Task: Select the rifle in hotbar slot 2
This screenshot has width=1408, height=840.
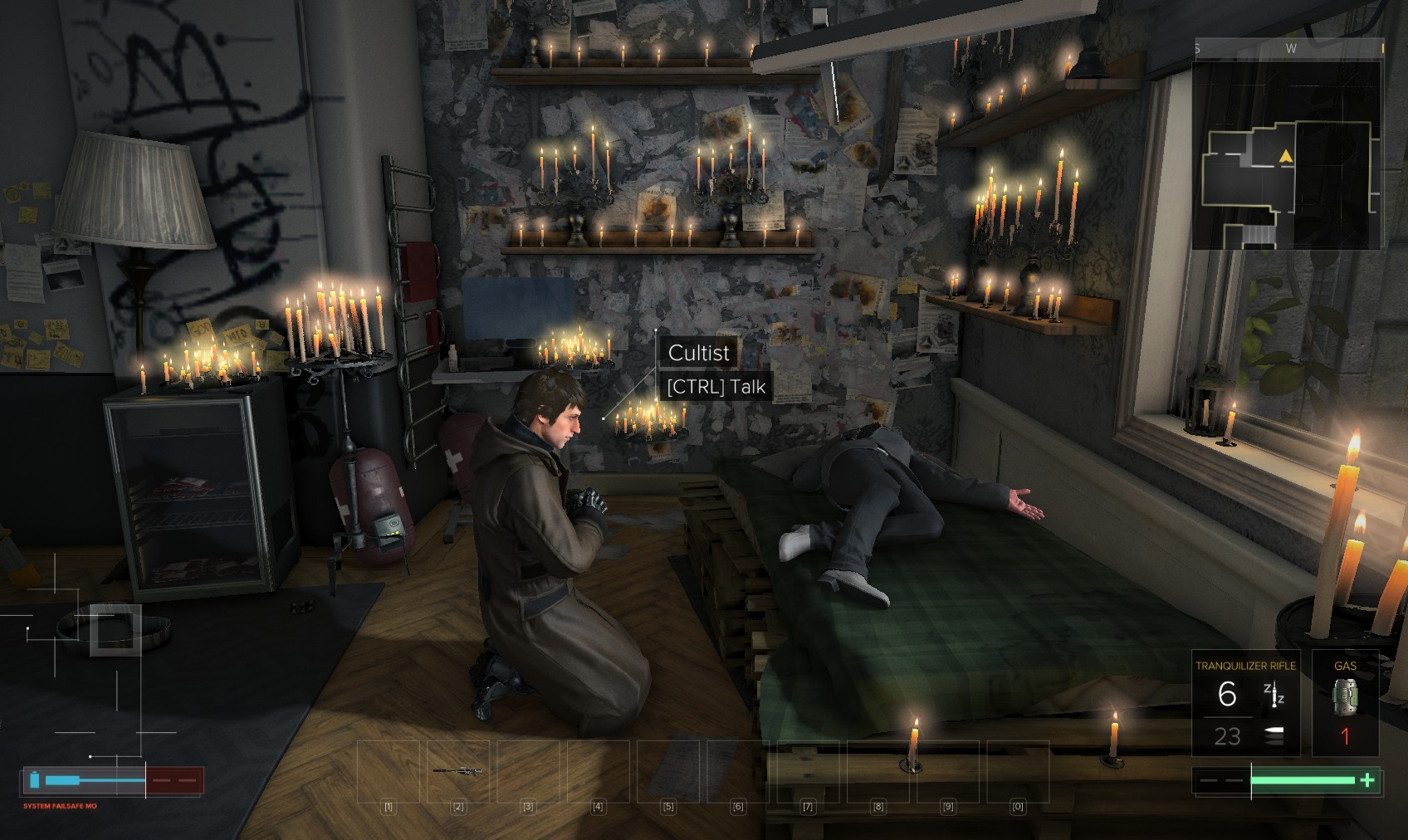Action: tap(458, 771)
